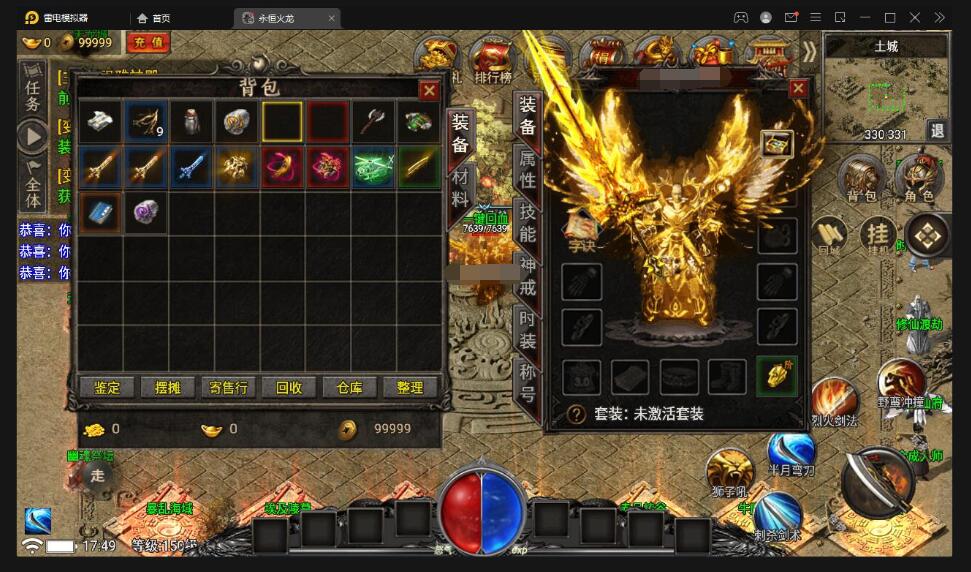Screen dimensions: 971x572
Task: Close the 背包 backpack window
Action: 429,91
